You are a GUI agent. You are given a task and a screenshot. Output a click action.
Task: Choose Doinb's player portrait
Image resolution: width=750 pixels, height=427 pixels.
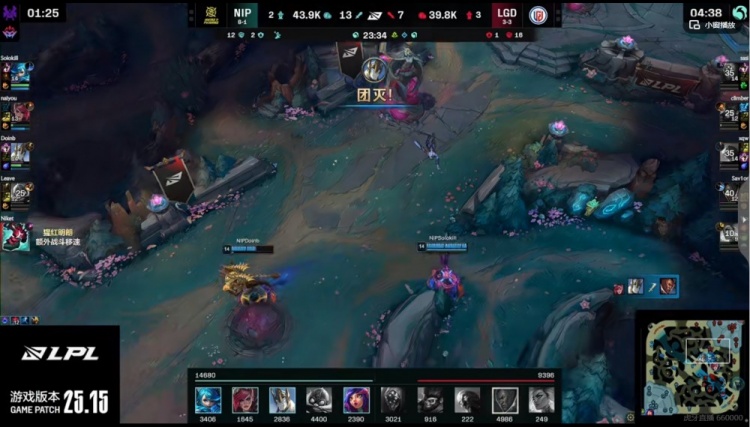point(20,153)
